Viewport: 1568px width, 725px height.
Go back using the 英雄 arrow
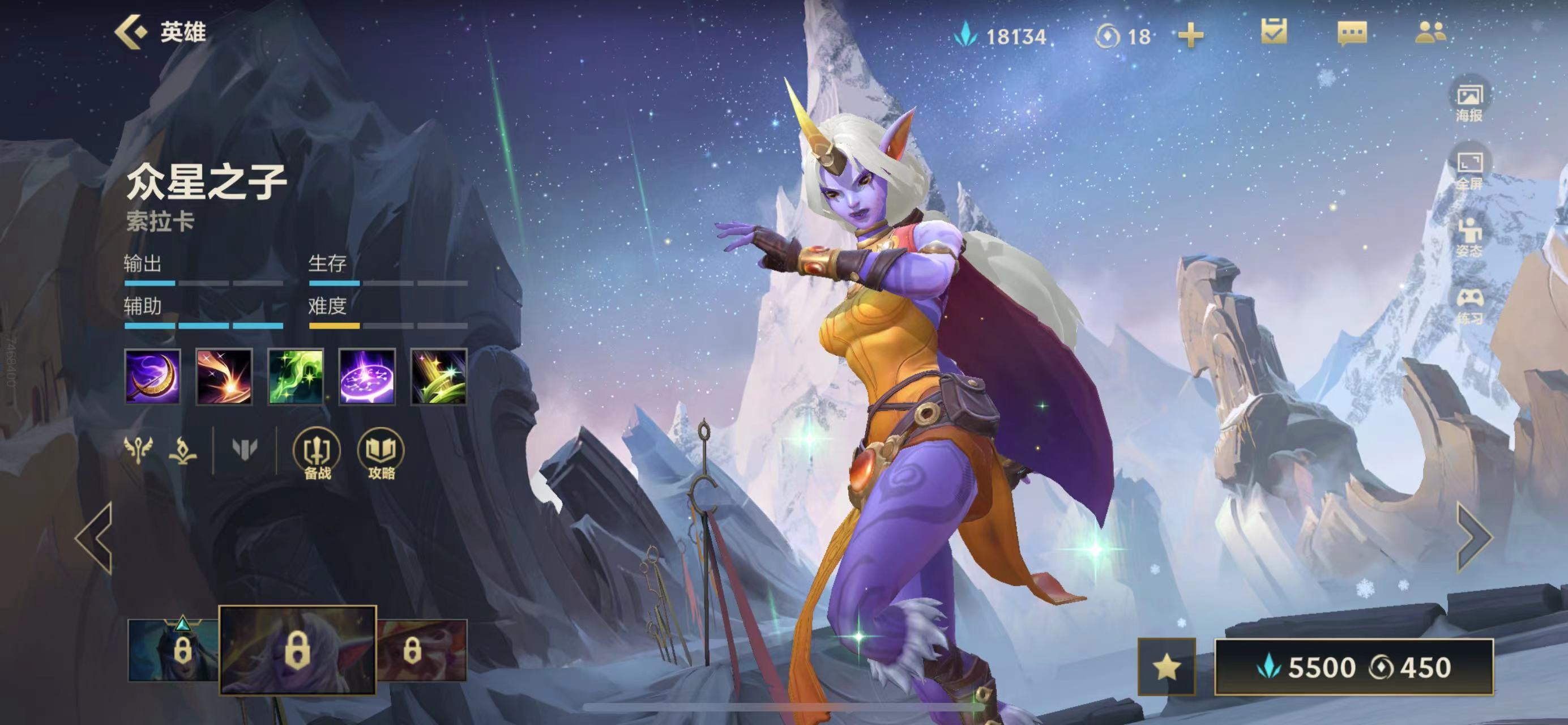(x=131, y=32)
